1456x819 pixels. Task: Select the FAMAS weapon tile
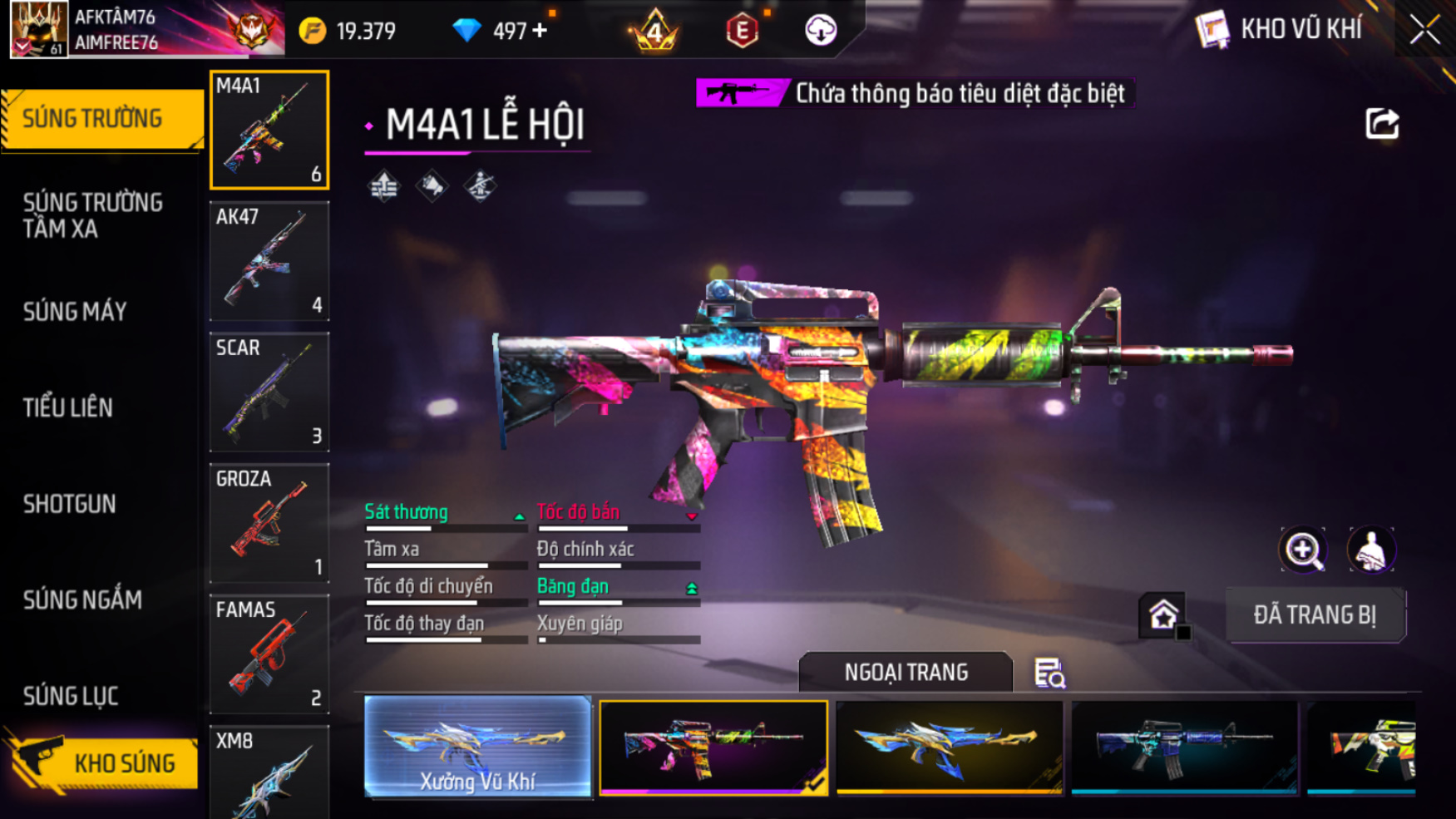click(269, 654)
